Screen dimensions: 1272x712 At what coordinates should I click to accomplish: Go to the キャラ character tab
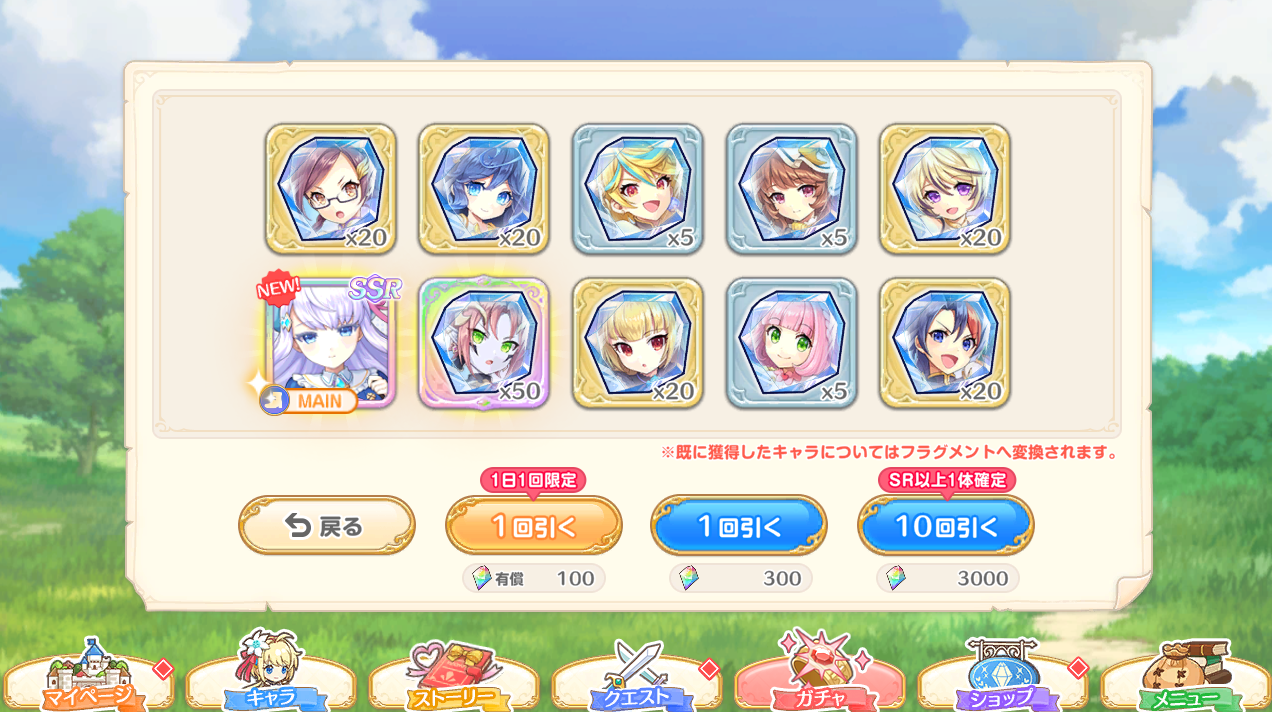[271, 682]
